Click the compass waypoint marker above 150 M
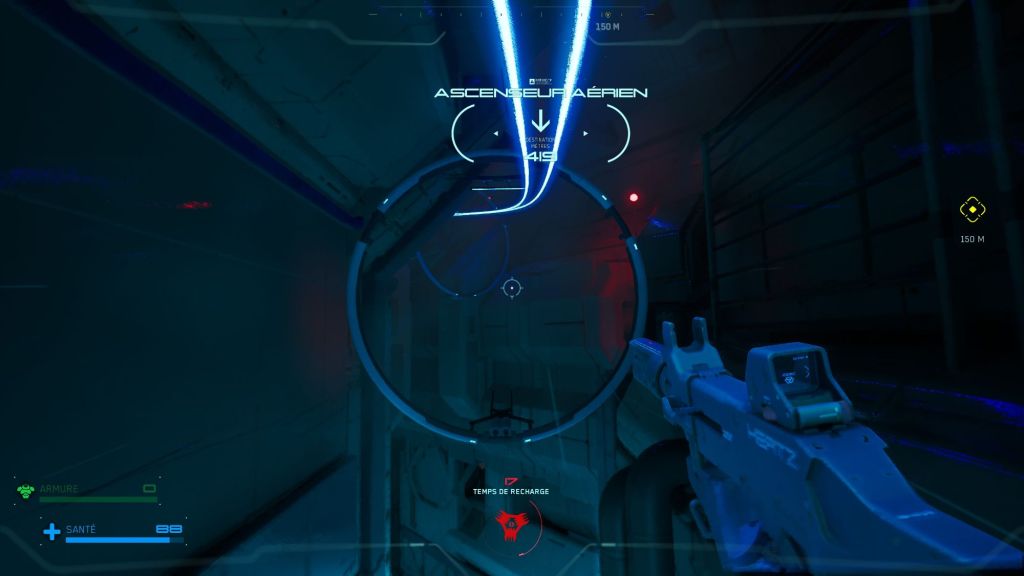 [607, 14]
